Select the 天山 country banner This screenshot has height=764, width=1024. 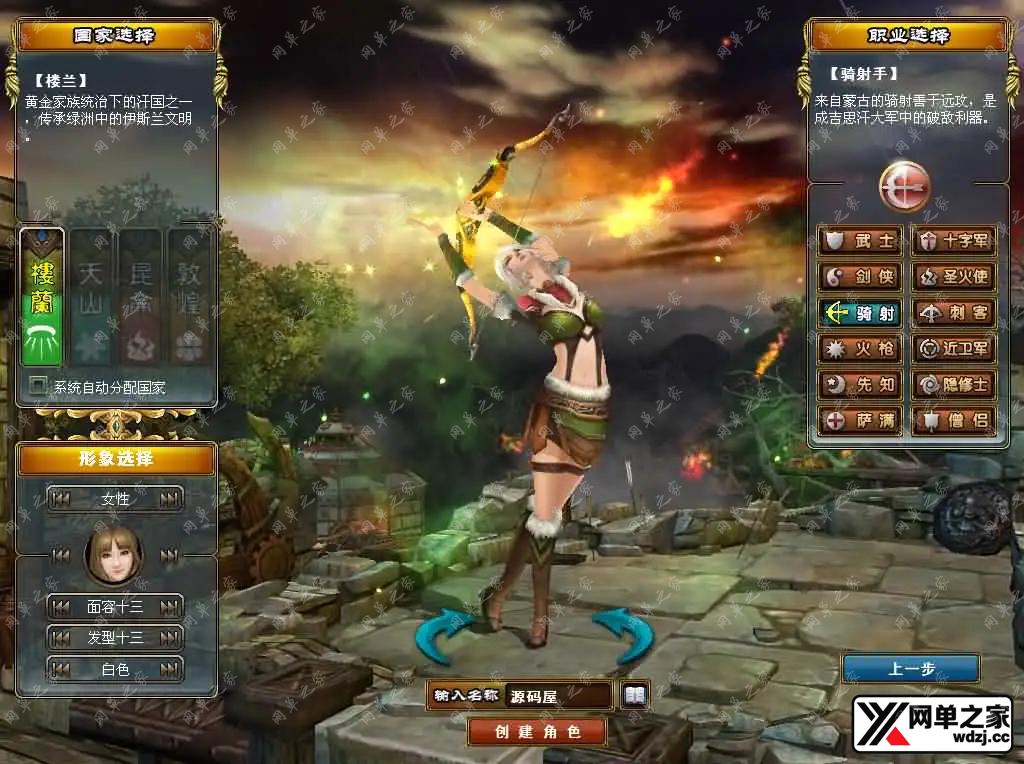(91, 297)
